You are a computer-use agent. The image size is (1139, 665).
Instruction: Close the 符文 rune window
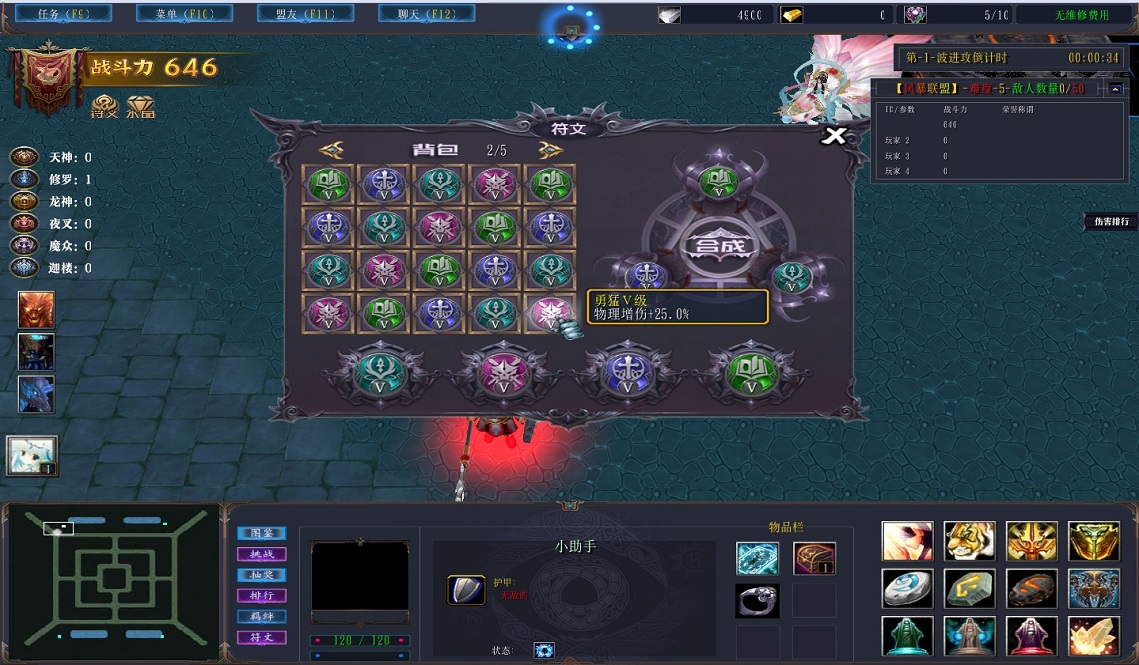coord(834,136)
